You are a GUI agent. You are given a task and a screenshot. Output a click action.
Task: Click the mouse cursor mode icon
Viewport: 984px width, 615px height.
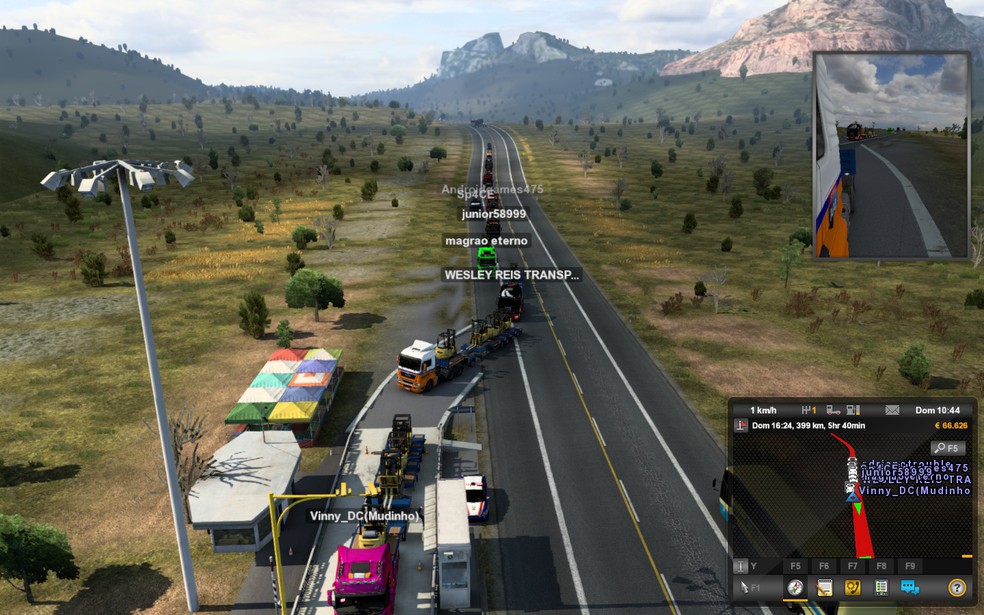[745, 588]
